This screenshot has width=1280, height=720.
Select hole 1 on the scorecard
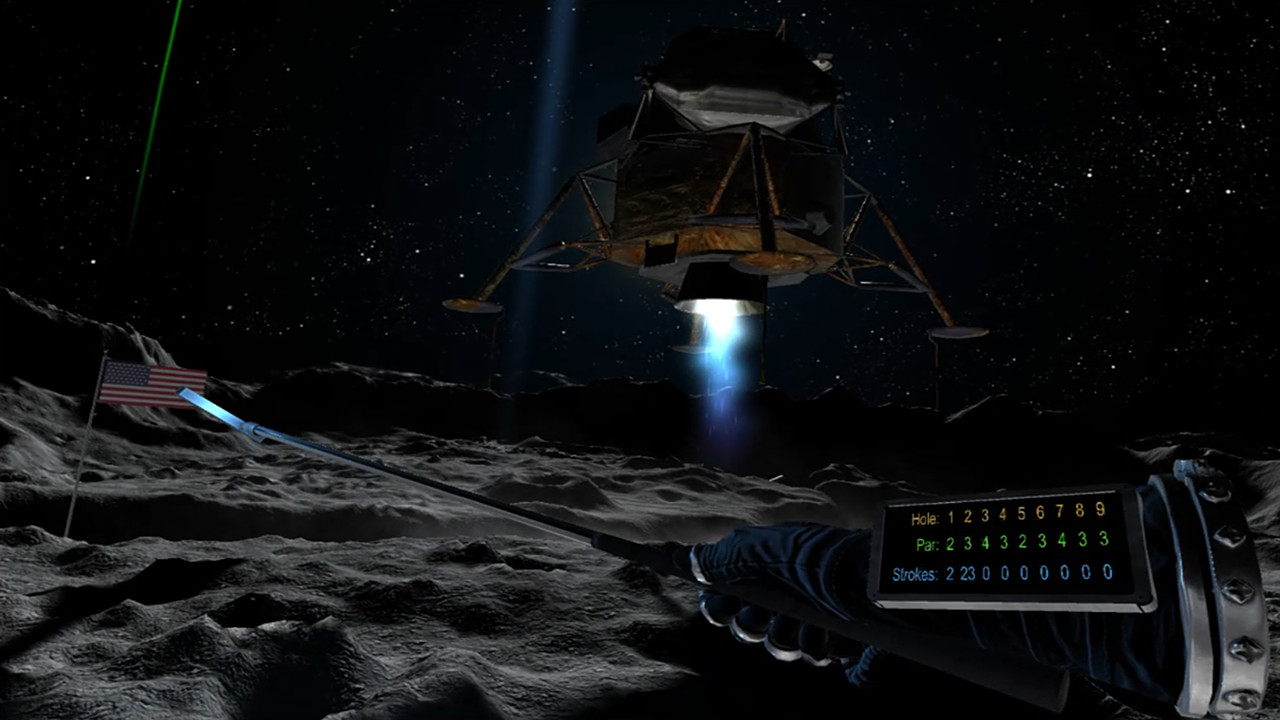pos(951,516)
